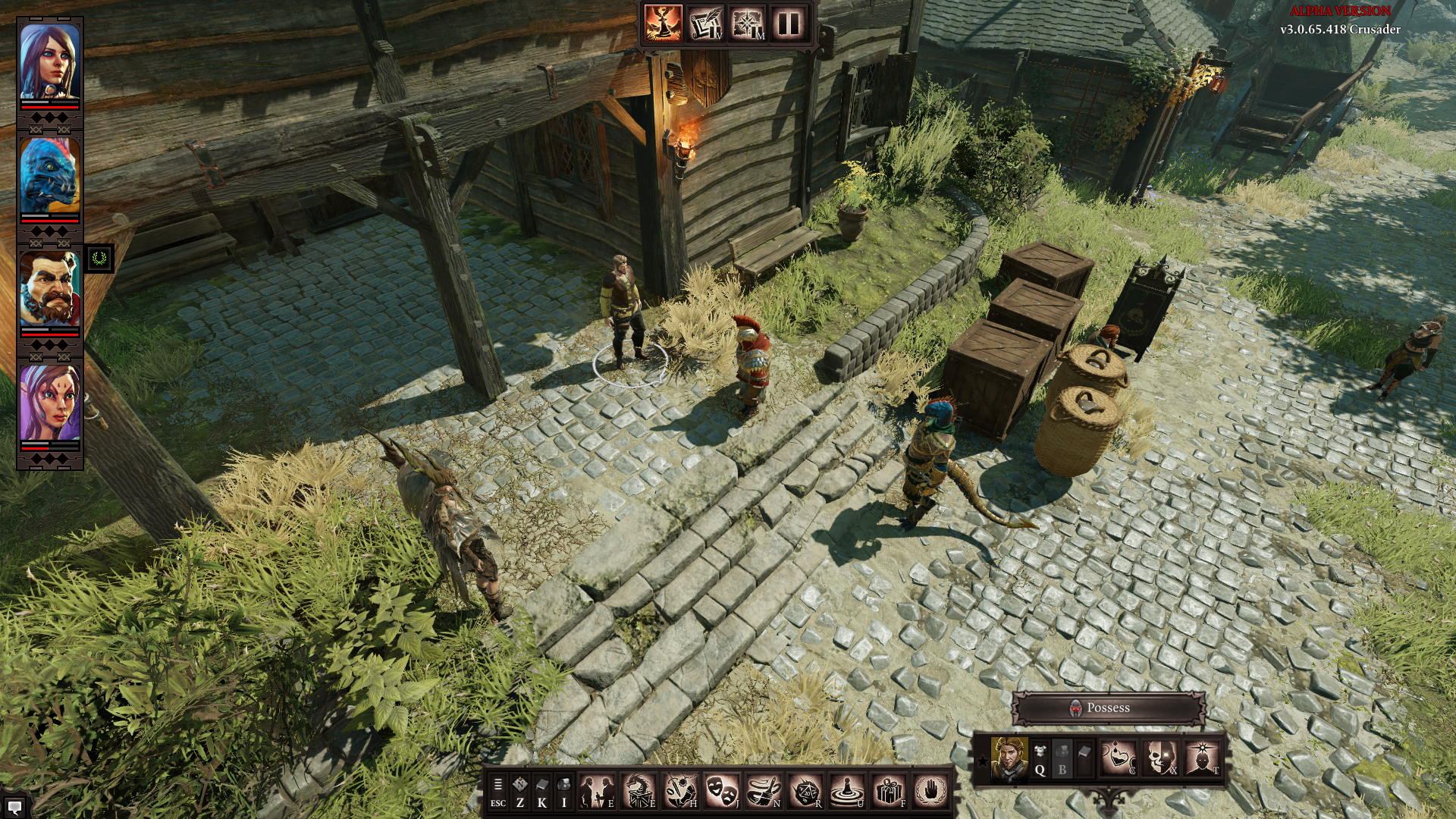
Task: Open the theatre masks tool
Action: pos(721,792)
